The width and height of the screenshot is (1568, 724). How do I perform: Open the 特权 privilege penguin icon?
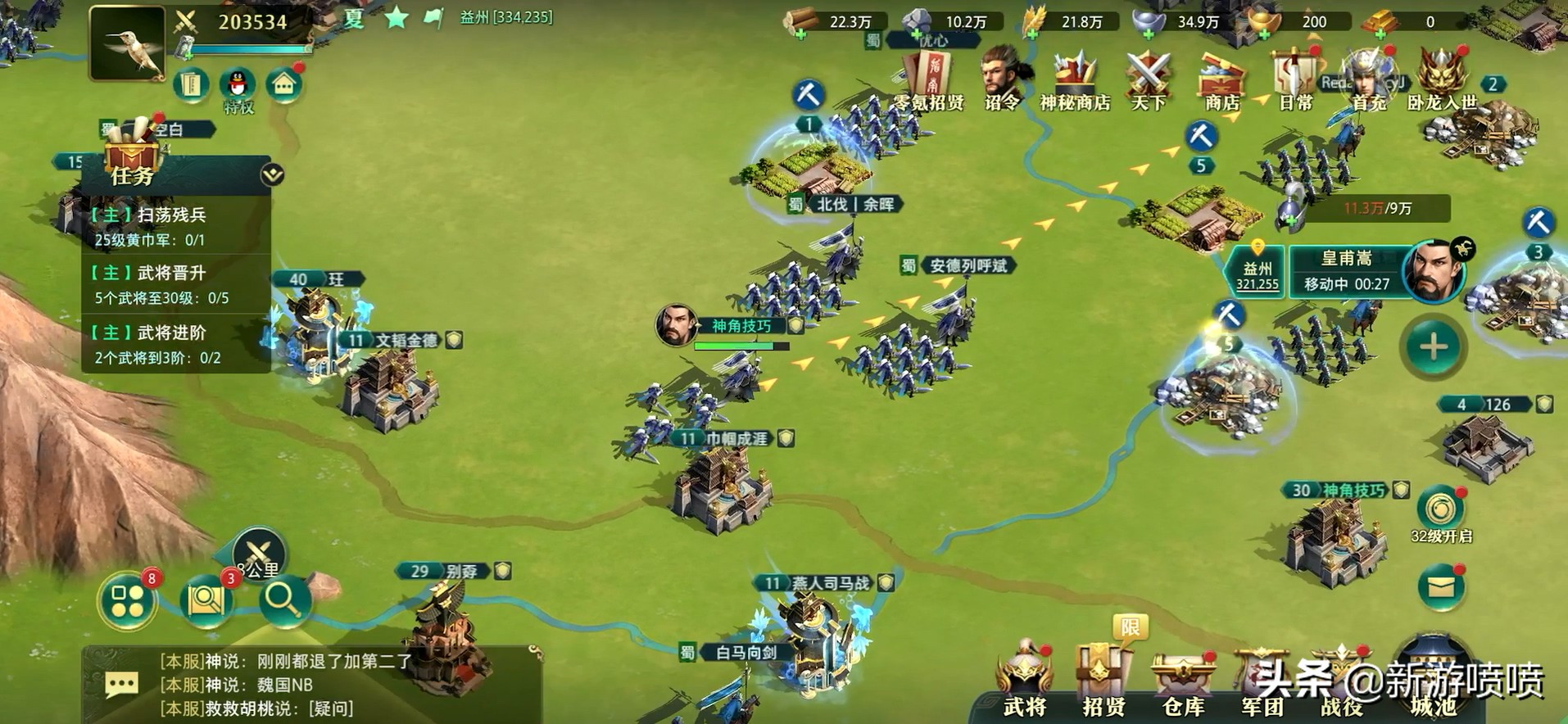coord(238,86)
